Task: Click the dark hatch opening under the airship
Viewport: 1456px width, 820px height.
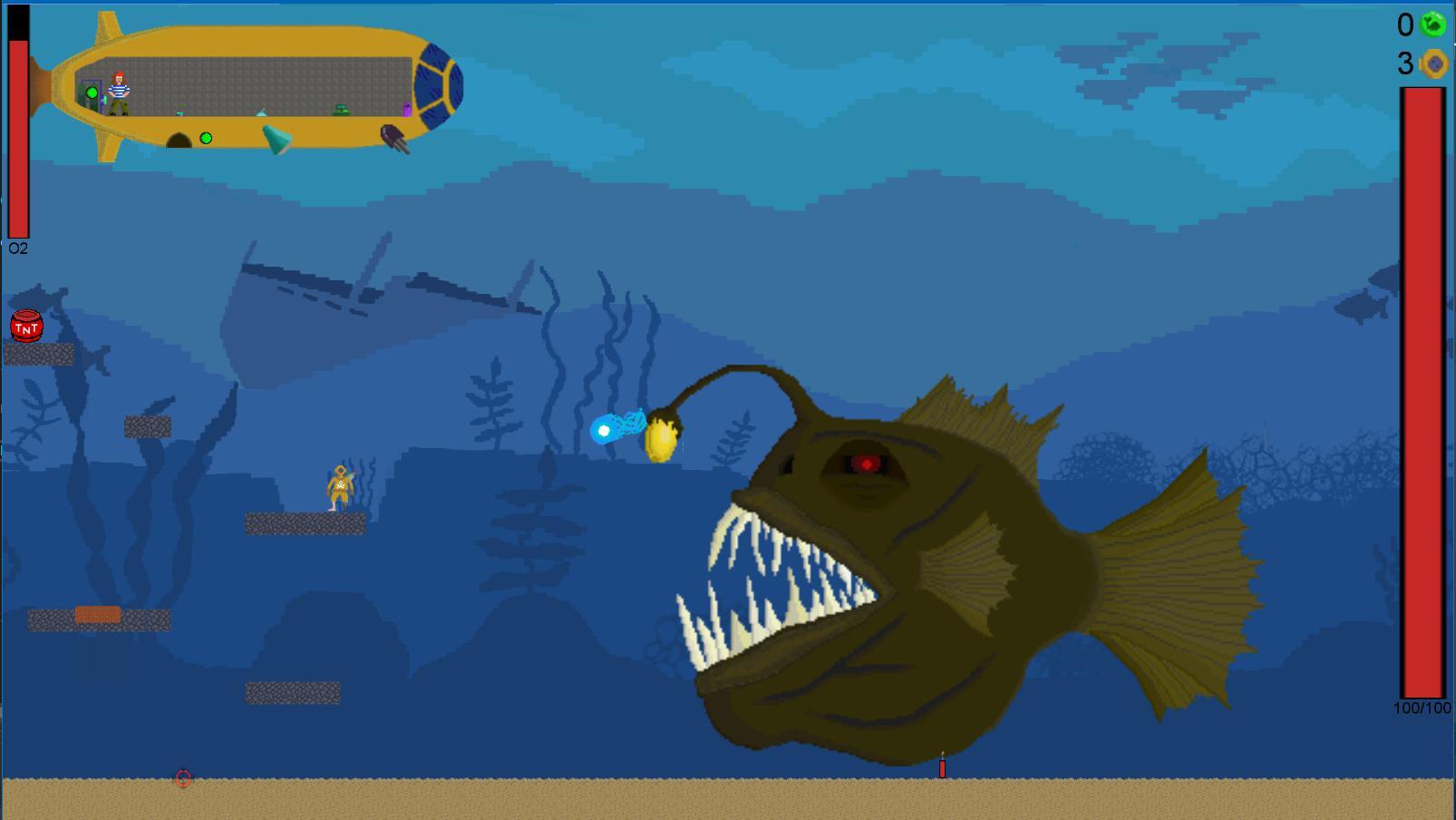Action: tap(180, 139)
